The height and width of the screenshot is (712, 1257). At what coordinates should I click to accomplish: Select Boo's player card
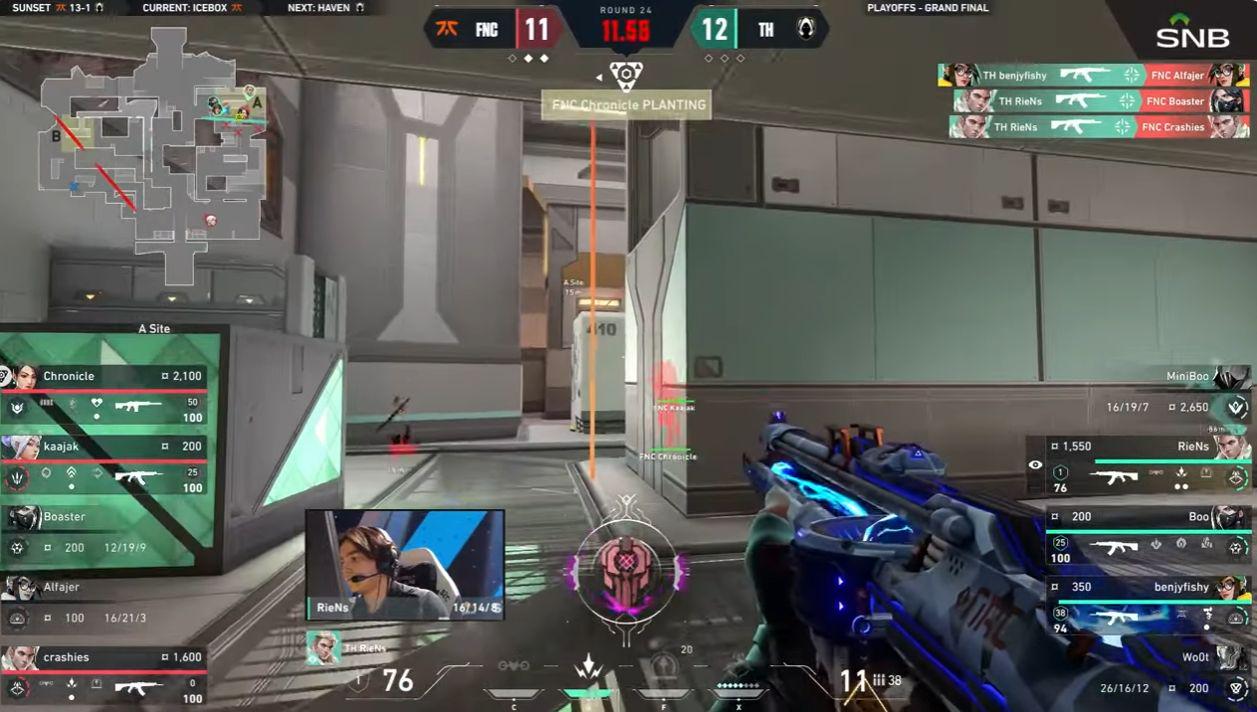(1148, 534)
